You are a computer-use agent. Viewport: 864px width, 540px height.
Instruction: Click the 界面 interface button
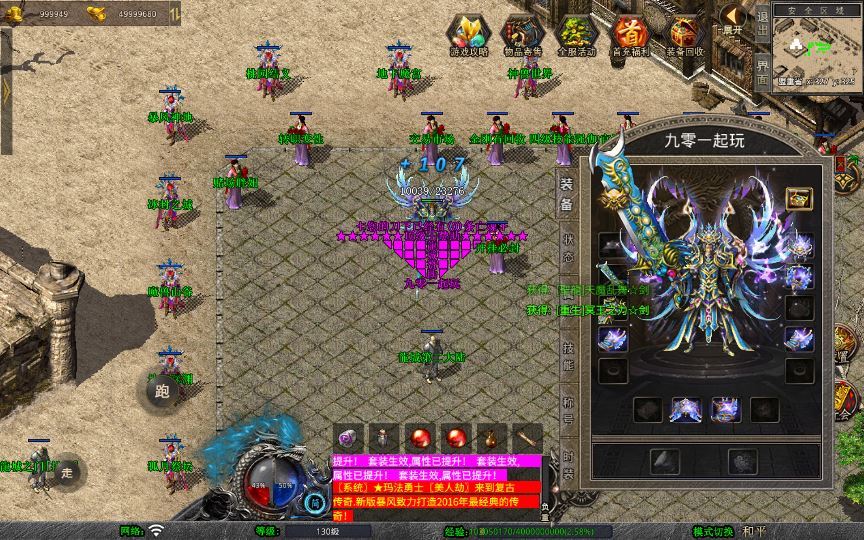click(x=763, y=68)
